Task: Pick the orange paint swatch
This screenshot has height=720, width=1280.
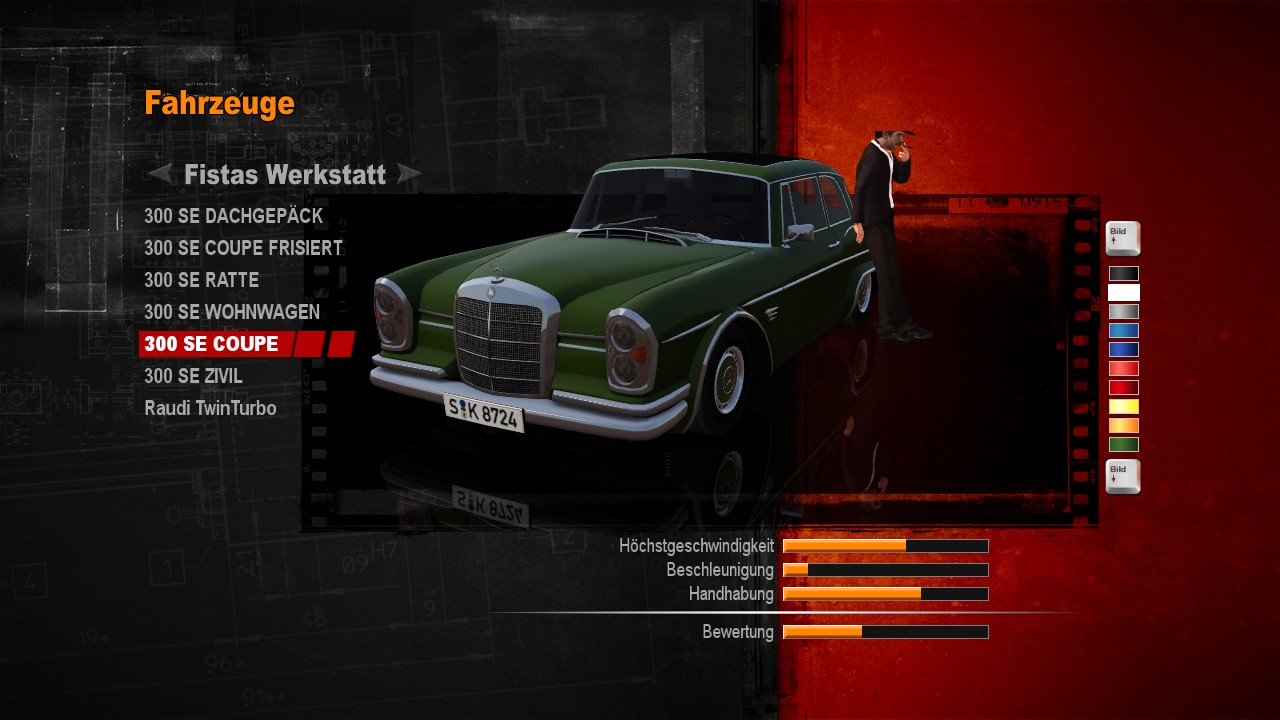Action: (1123, 425)
